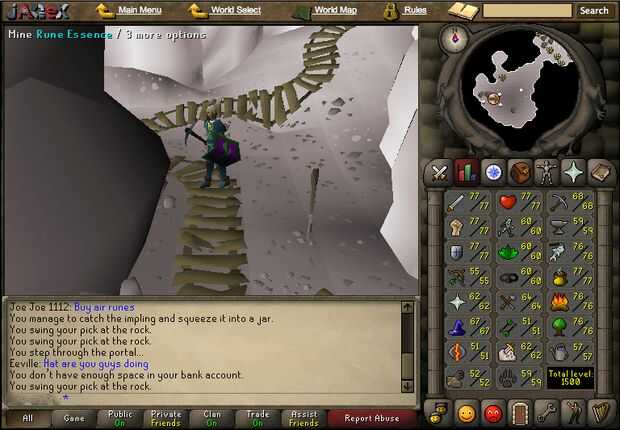Select the Firemaking skill flame icon

click(x=558, y=302)
